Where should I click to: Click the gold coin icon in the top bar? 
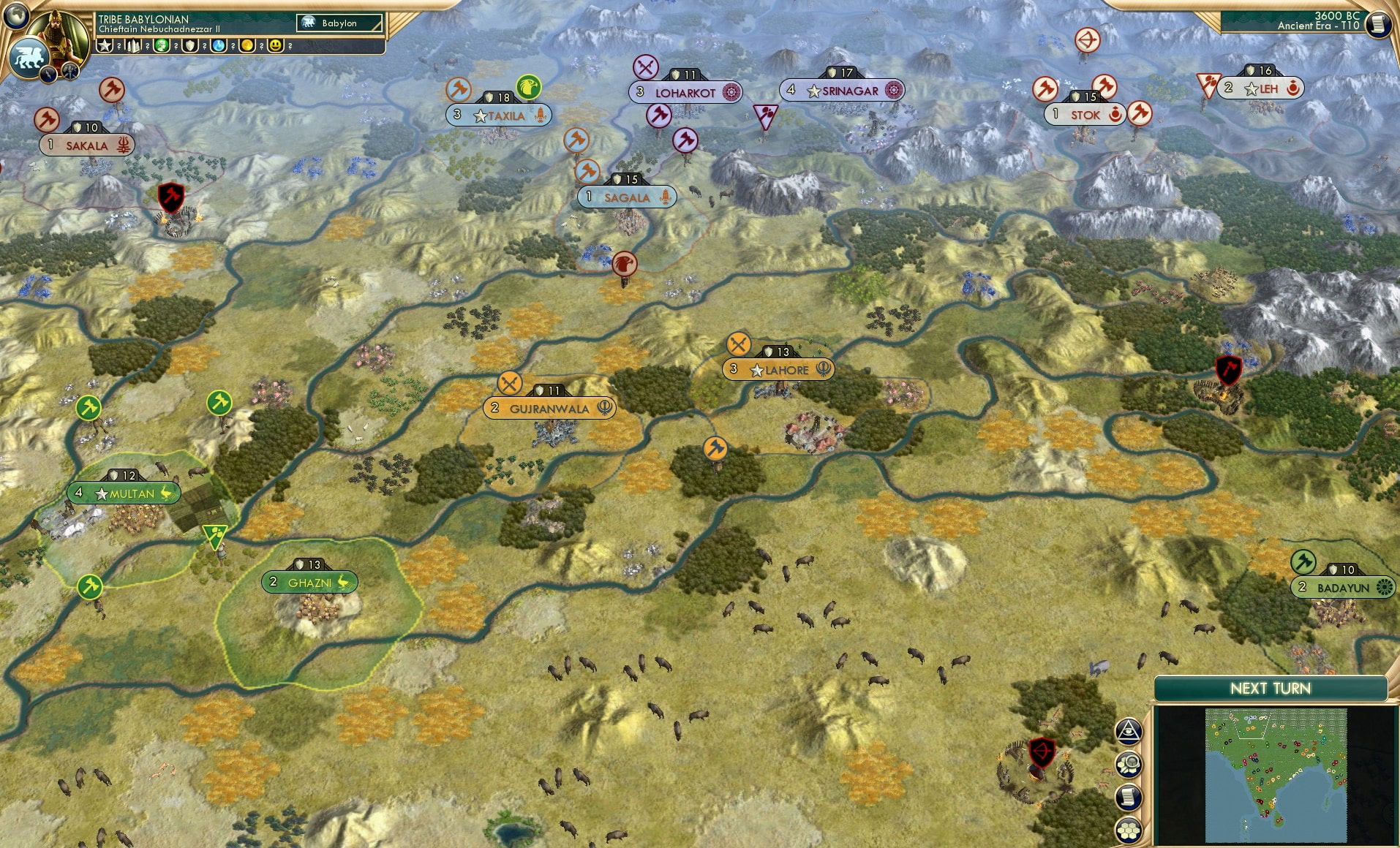[x=246, y=47]
